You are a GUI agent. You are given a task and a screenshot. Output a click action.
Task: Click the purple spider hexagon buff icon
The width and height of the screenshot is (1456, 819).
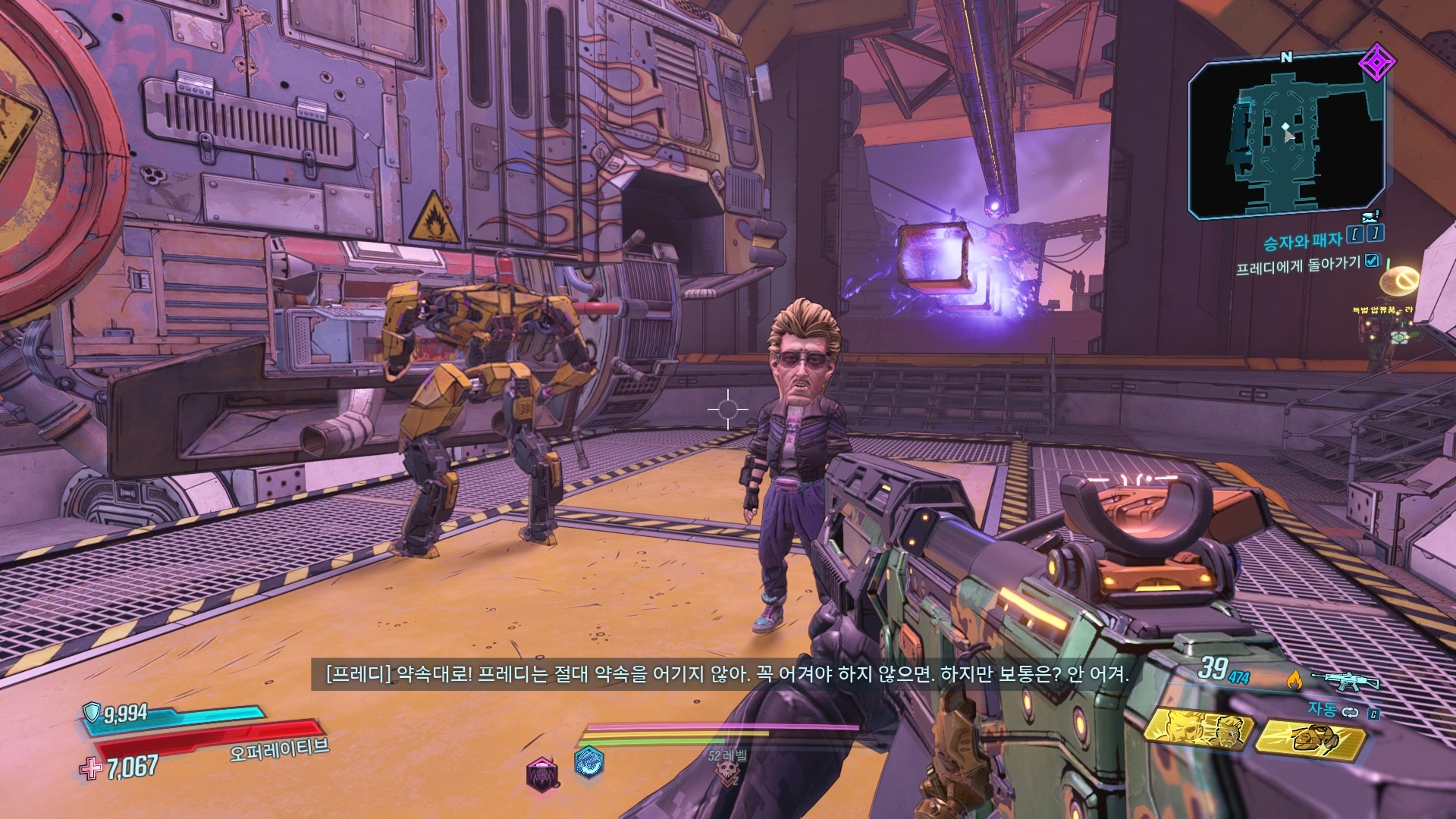coord(542,773)
